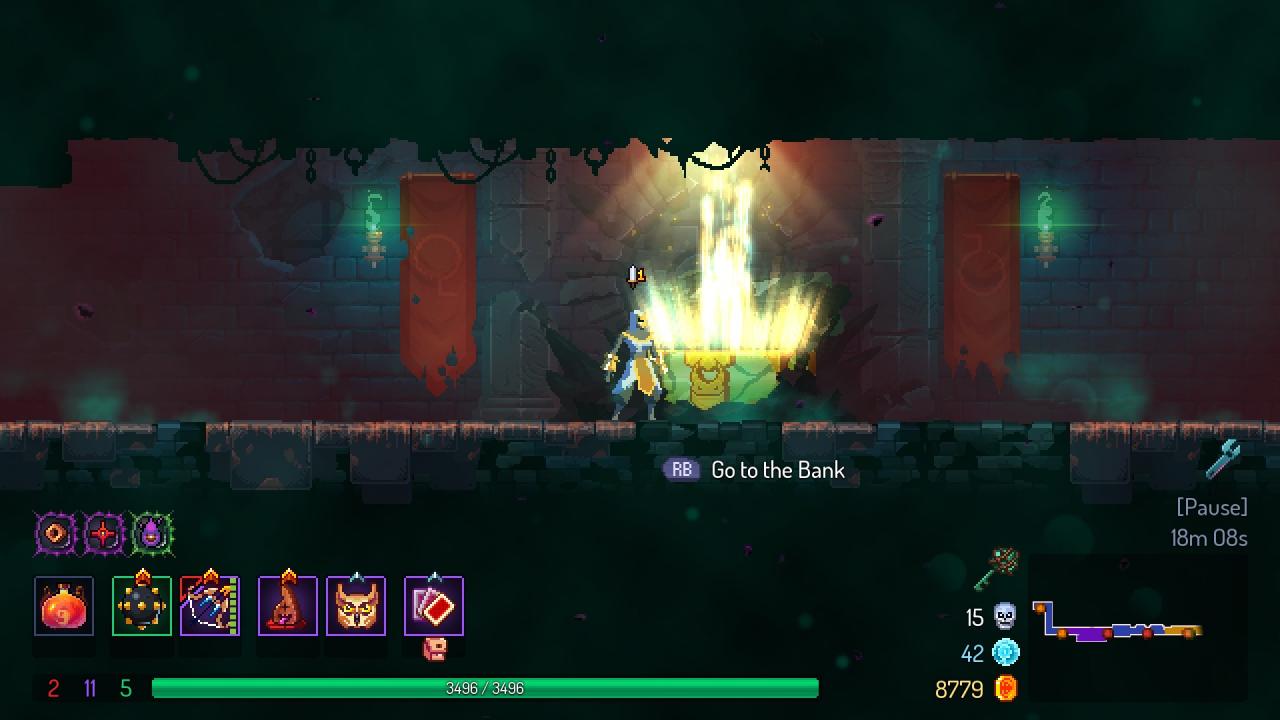Select the red cards item slot
Viewport: 1280px width, 720px height.
tap(434, 606)
